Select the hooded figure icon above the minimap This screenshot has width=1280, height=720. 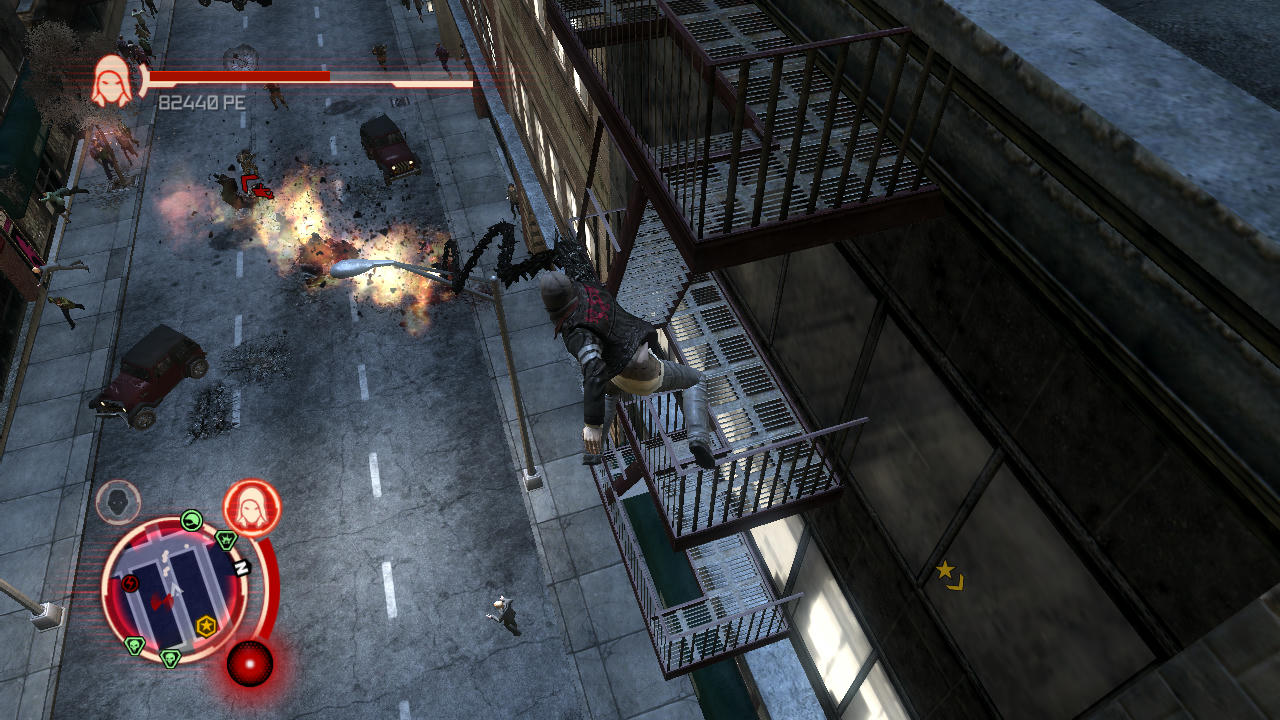pyautogui.click(x=251, y=507)
